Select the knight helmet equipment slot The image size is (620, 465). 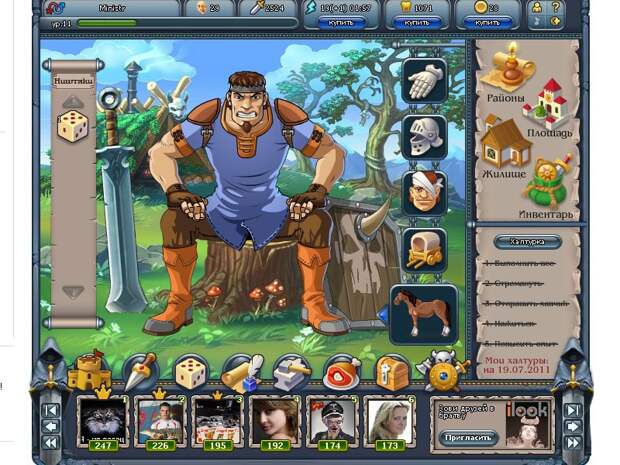click(x=423, y=136)
